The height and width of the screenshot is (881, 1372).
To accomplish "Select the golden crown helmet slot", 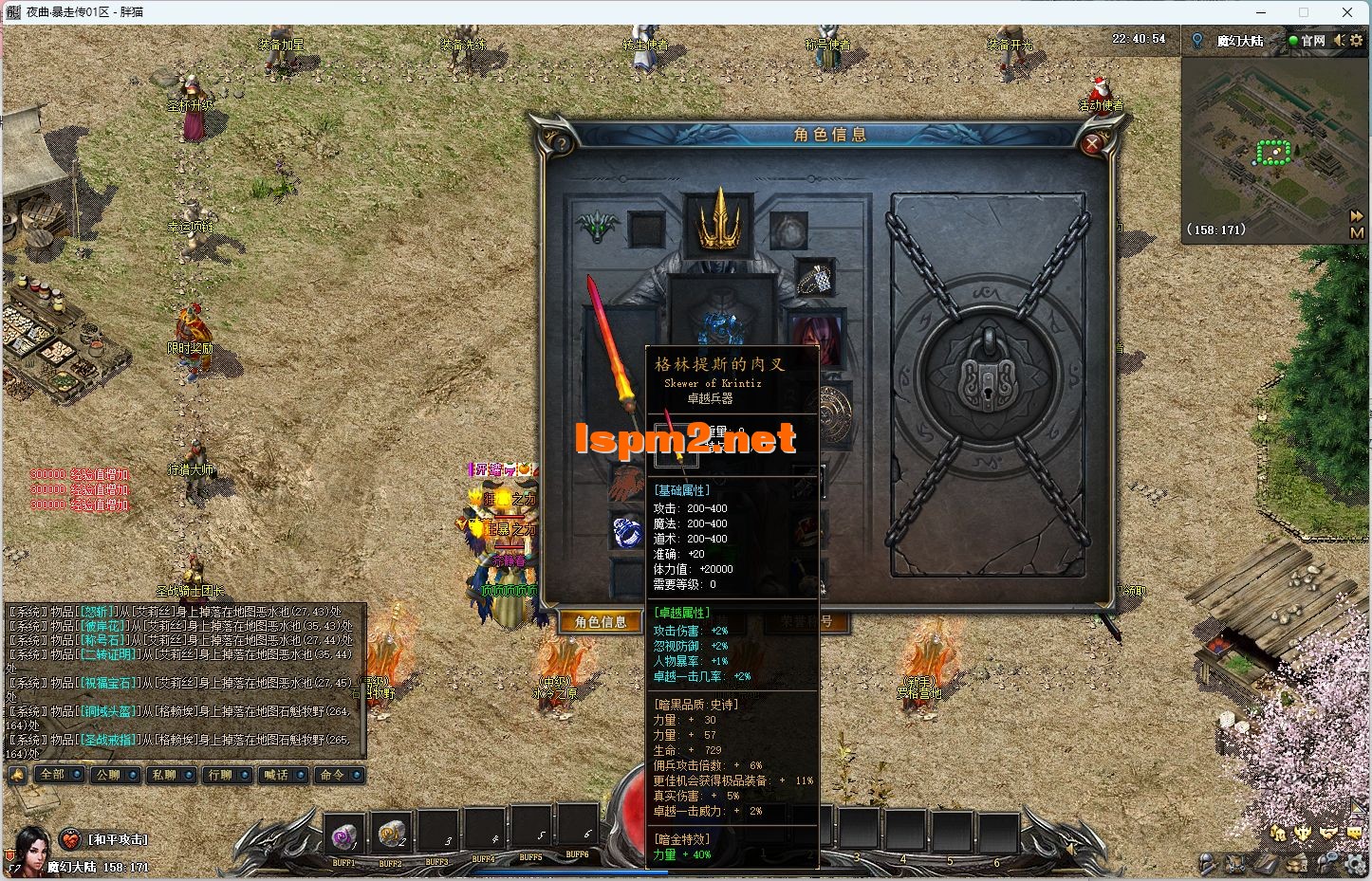I will (719, 220).
